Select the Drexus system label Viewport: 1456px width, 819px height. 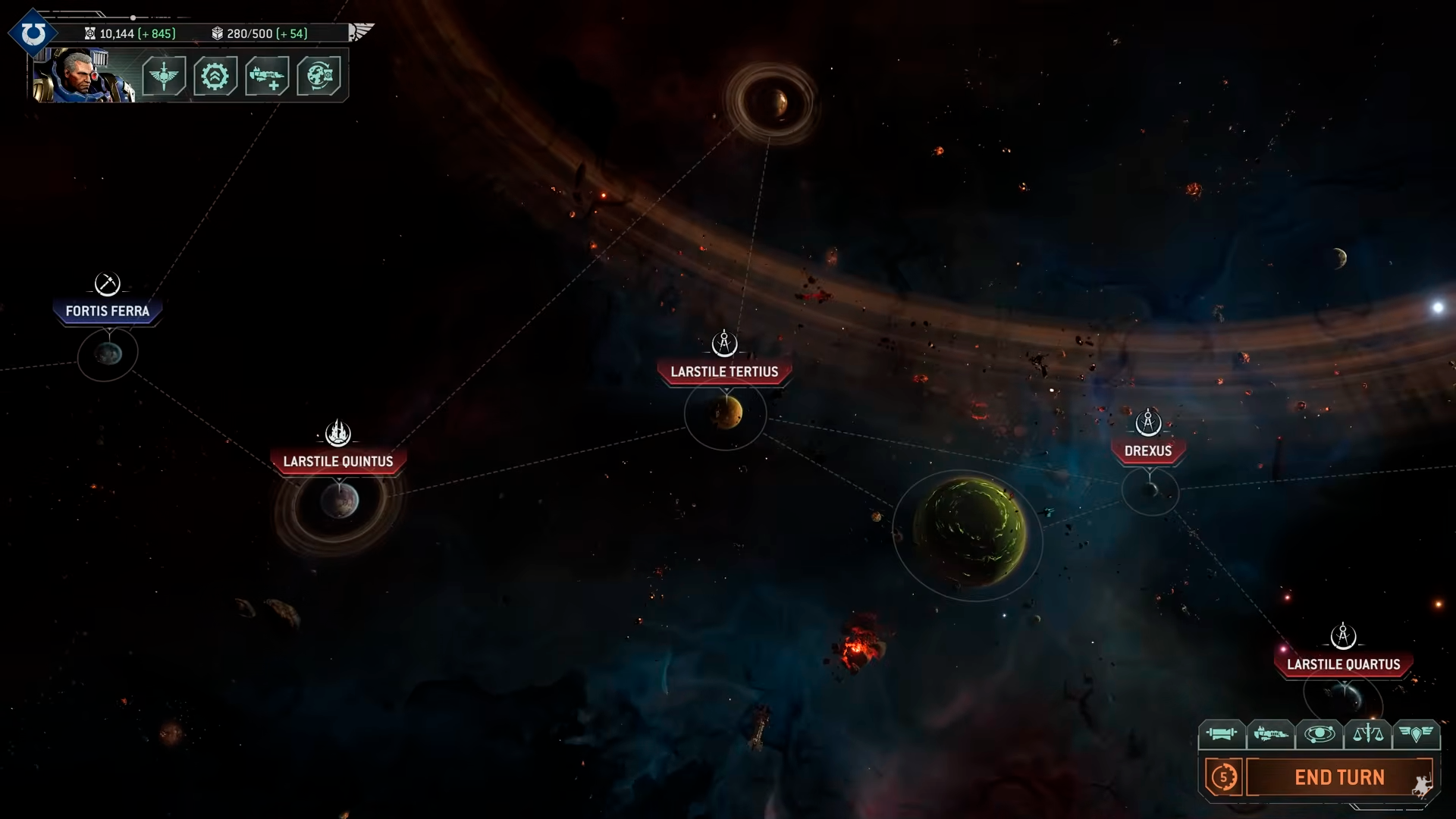coord(1148,450)
